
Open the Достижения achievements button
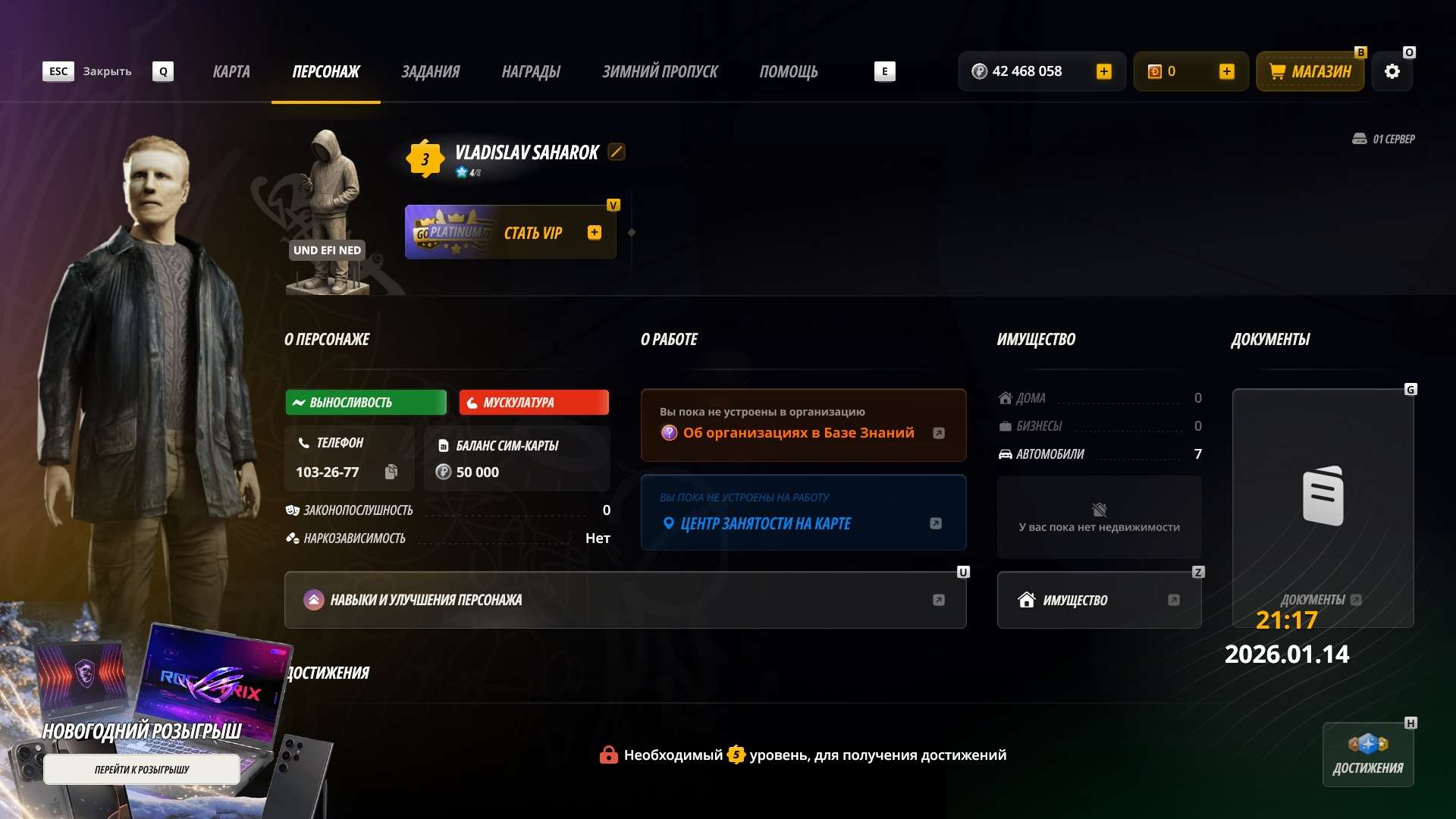tap(1368, 755)
